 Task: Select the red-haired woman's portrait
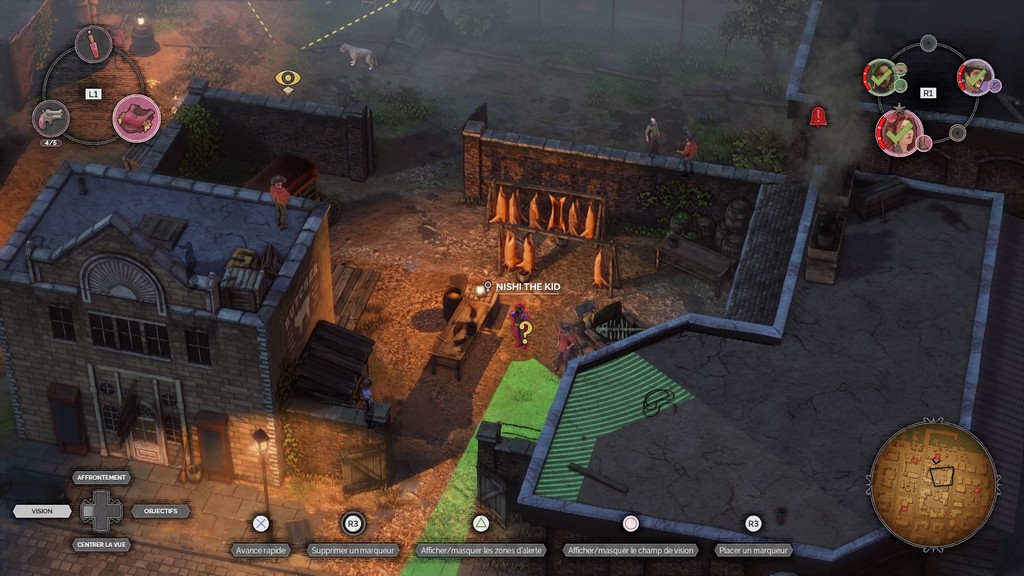[x=899, y=131]
